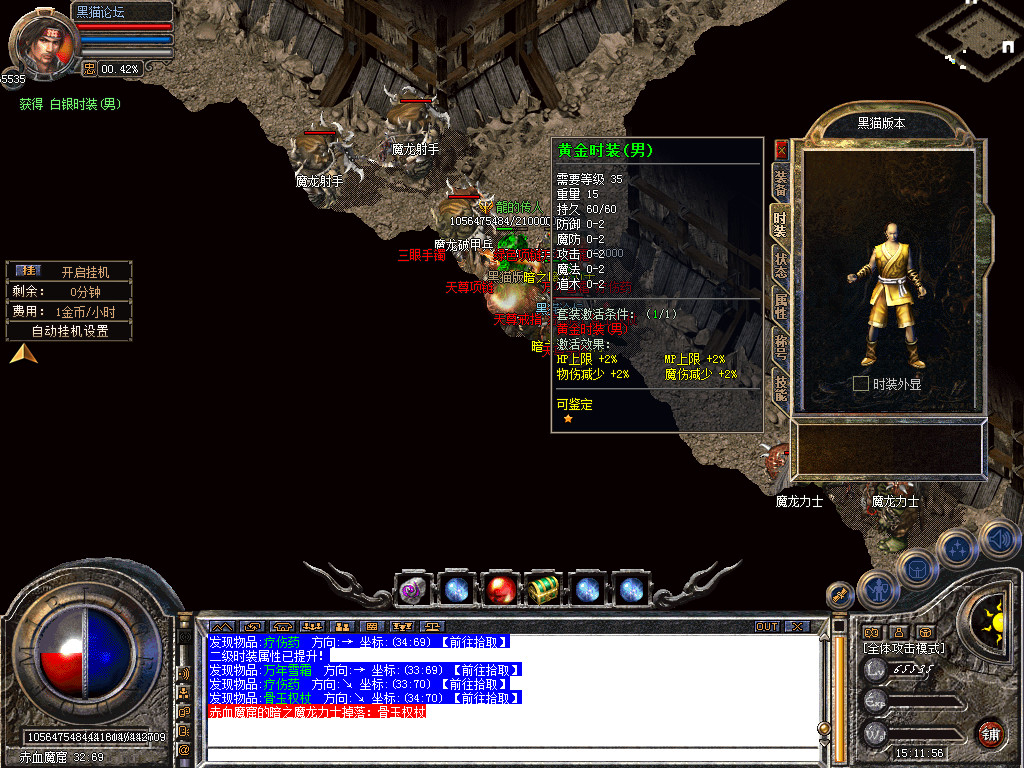Close the chat window with its X

[x=796, y=627]
